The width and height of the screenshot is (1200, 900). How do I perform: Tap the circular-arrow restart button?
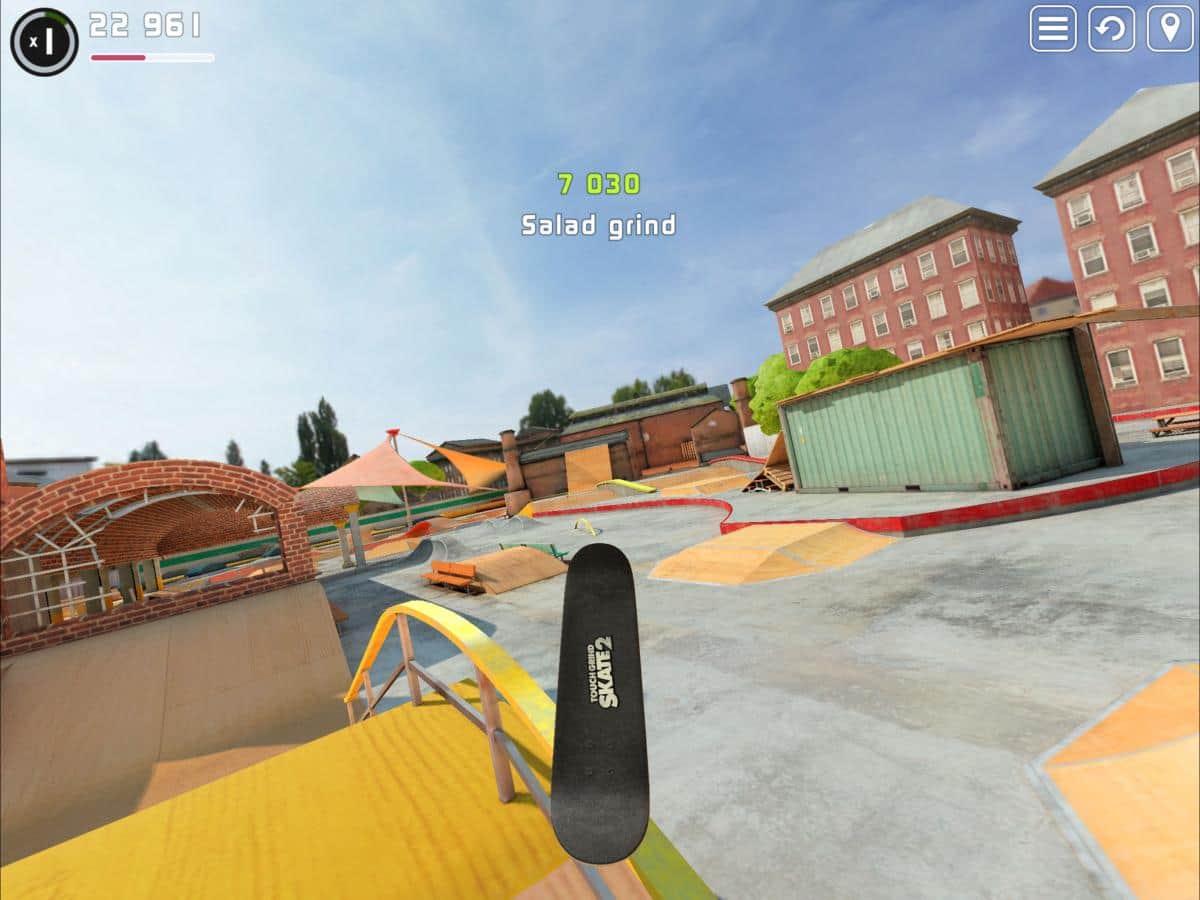coord(1111,29)
